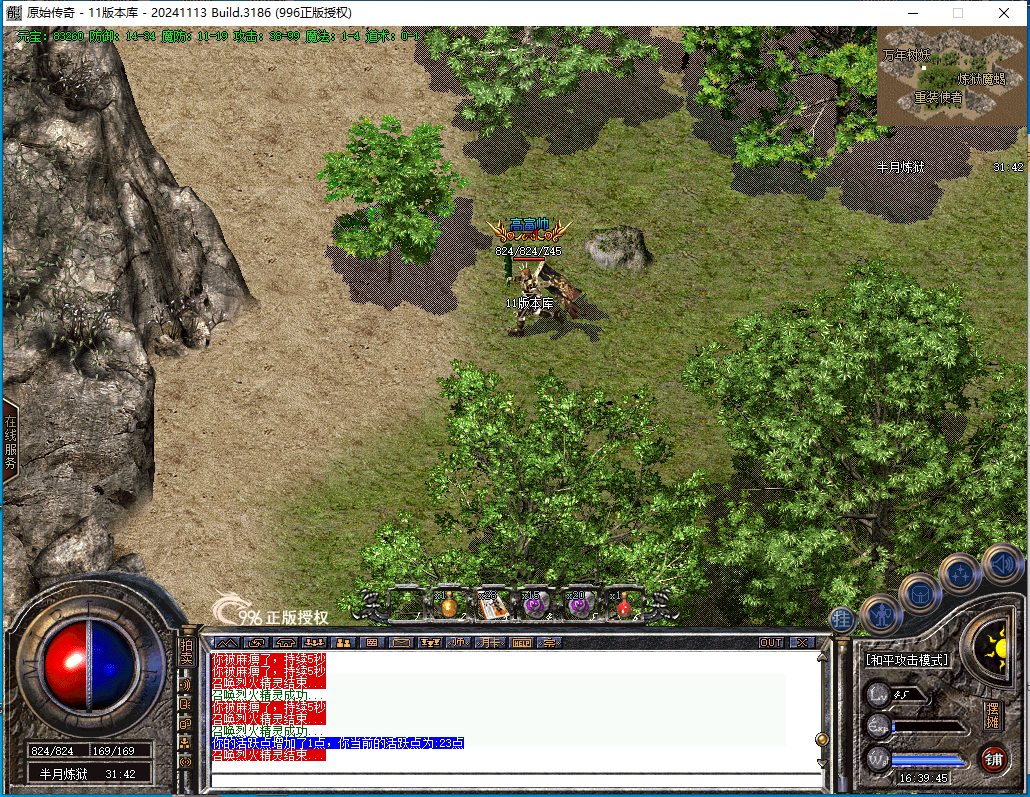The image size is (1030, 797).
Task: Open the character figure panel button
Action: (880, 612)
